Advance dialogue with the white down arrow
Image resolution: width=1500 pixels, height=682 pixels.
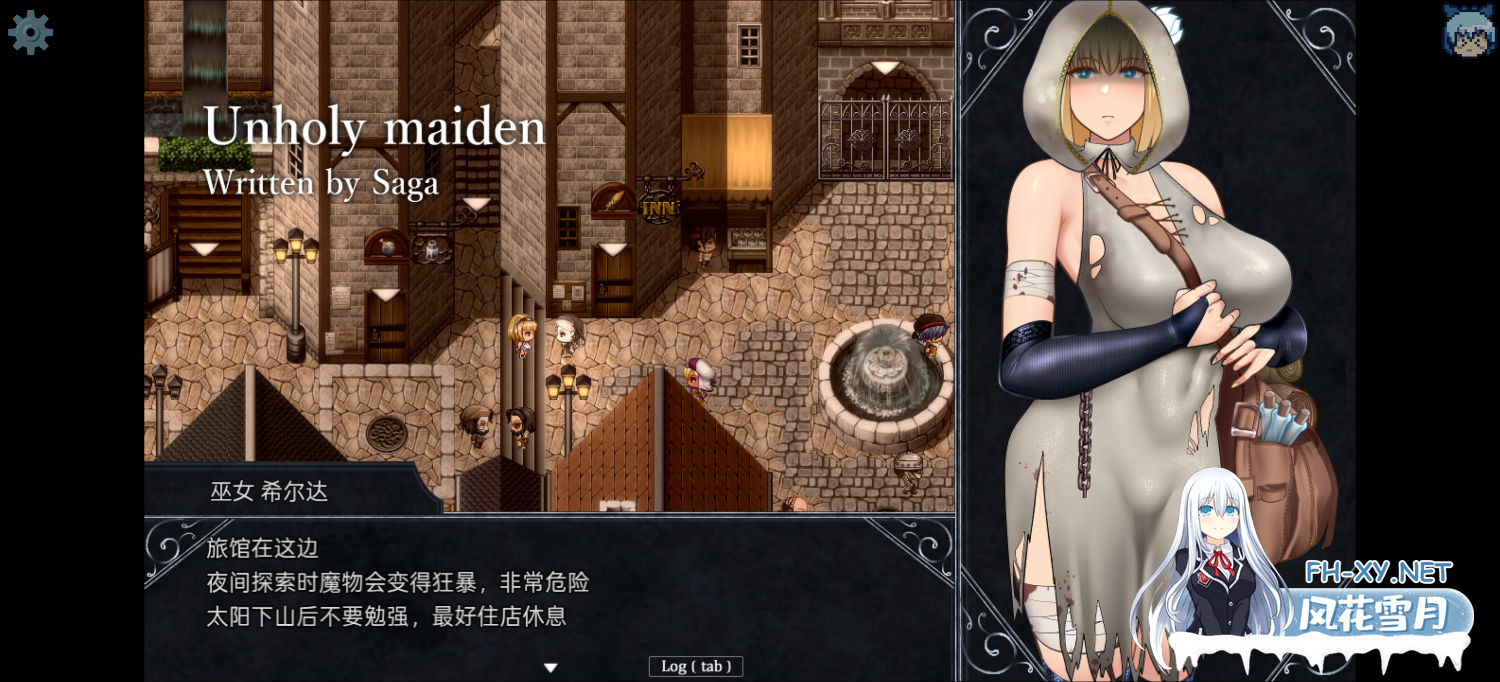[550, 667]
